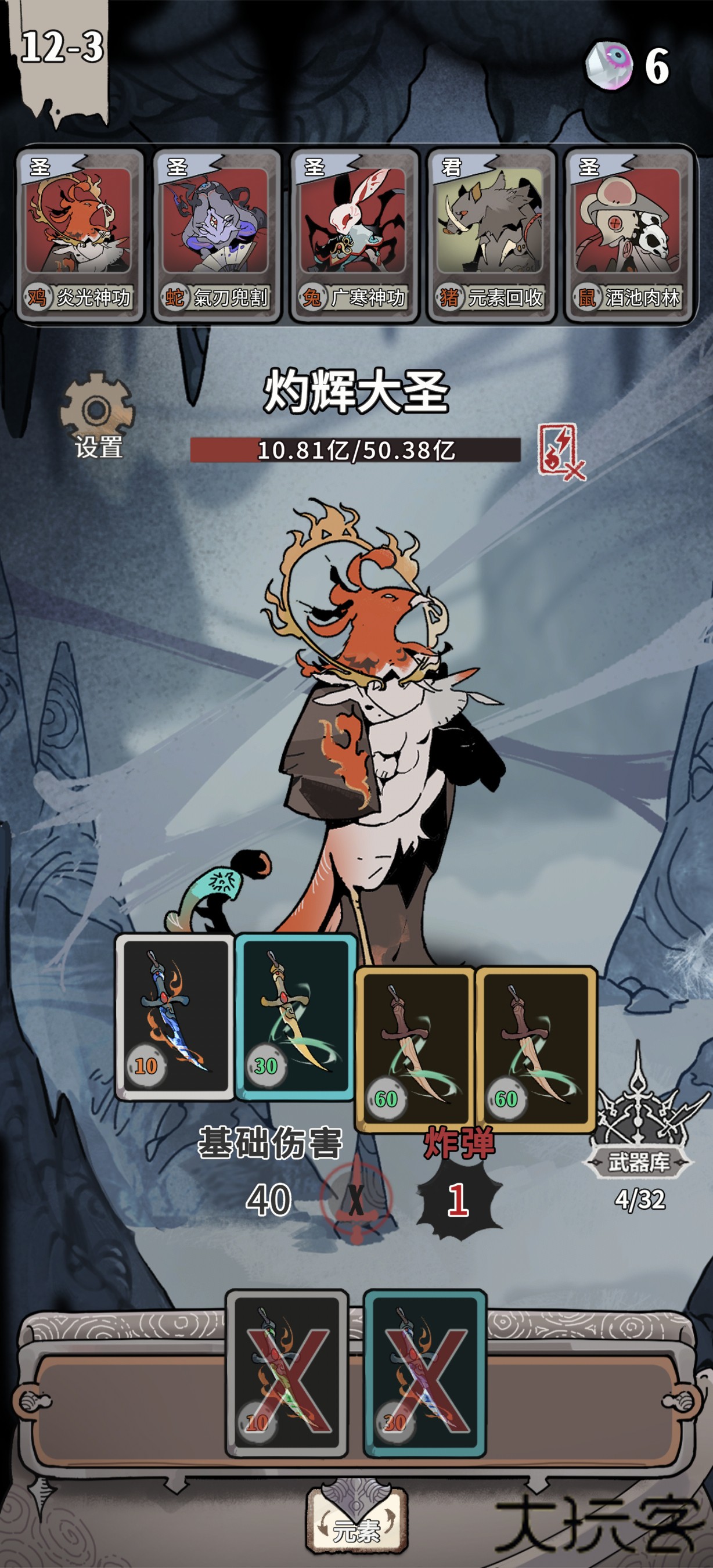Tap the eyeball gem currency icon

click(609, 65)
